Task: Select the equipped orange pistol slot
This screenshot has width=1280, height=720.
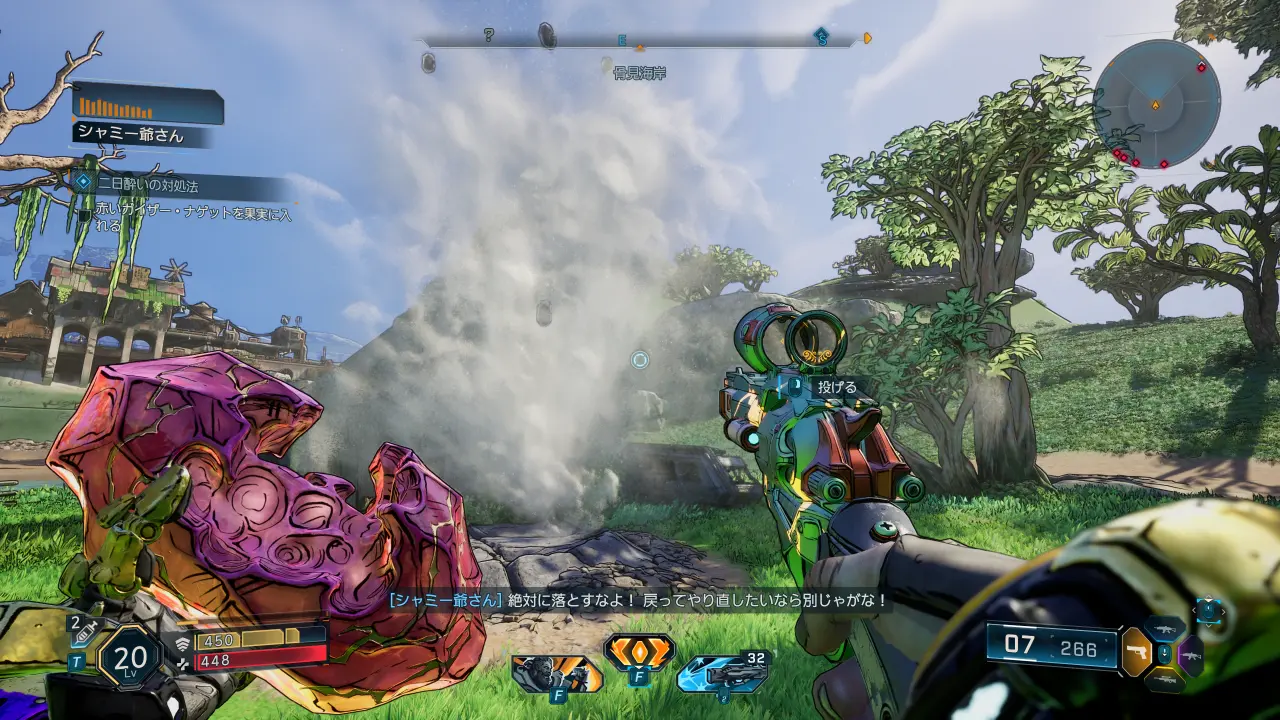Action: click(x=1137, y=652)
